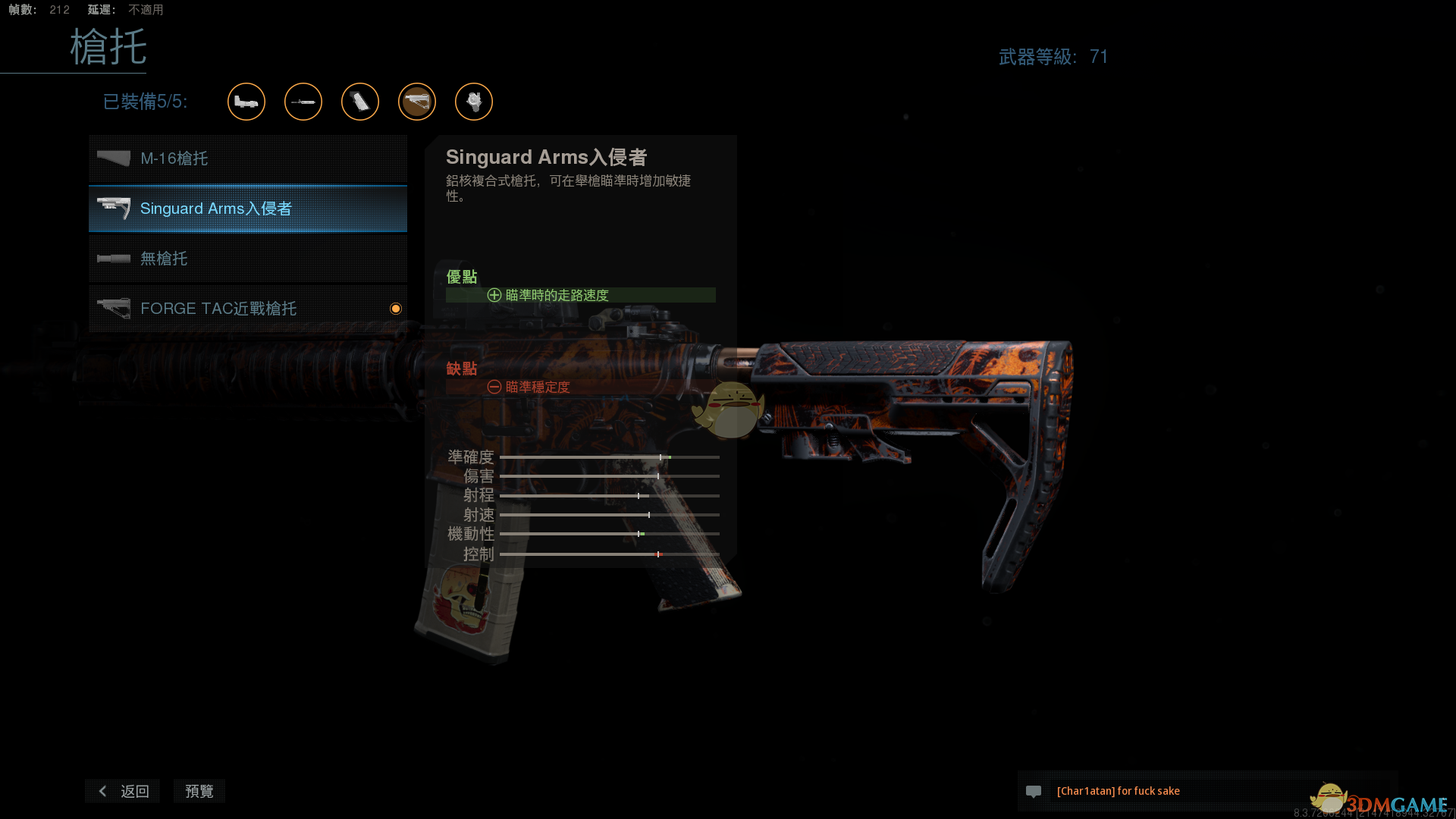Open the equipped perk attachment icon
This screenshot has width=1456, height=819.
(x=474, y=102)
